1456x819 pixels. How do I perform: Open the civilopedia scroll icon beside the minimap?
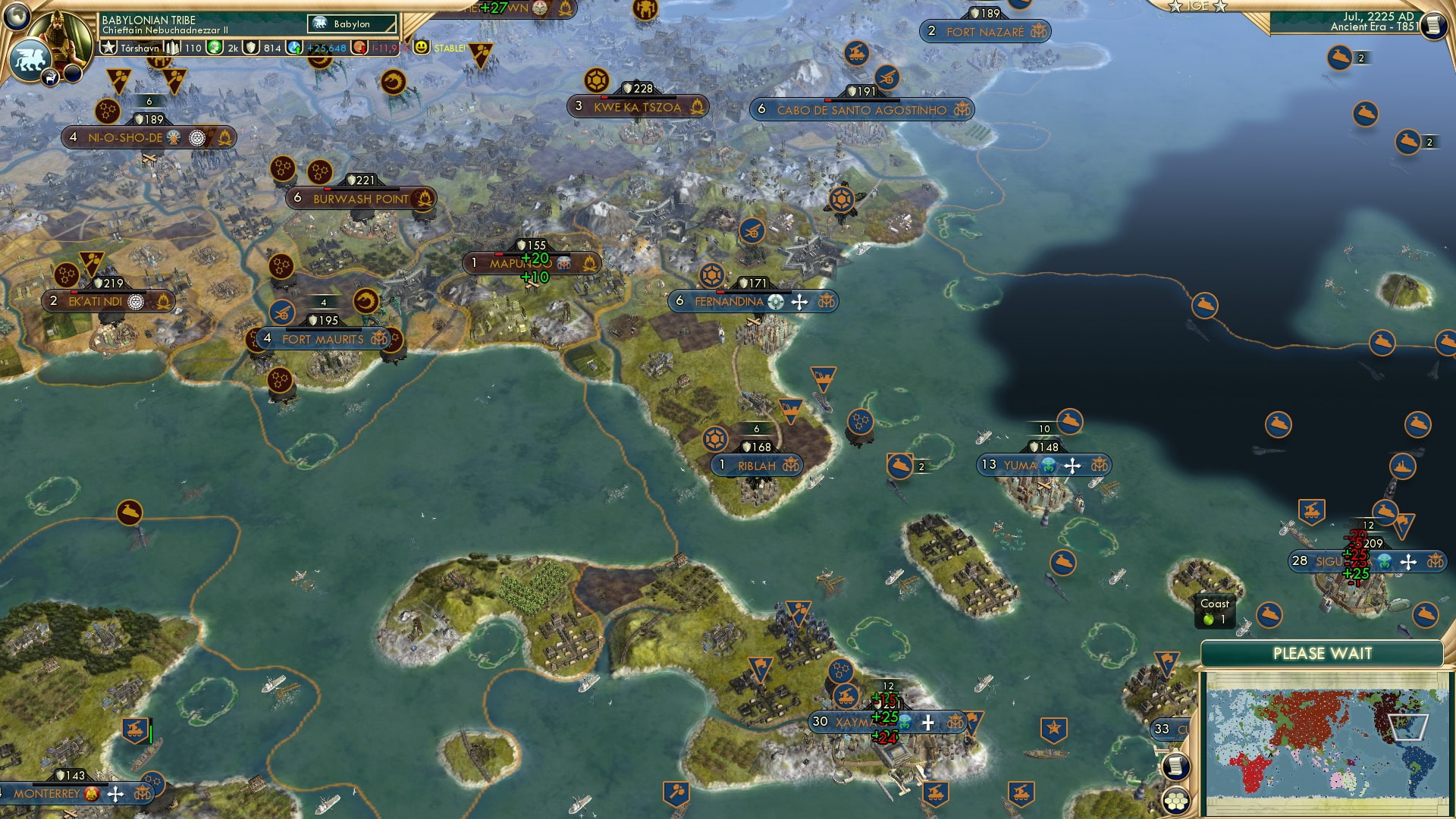[x=1175, y=766]
